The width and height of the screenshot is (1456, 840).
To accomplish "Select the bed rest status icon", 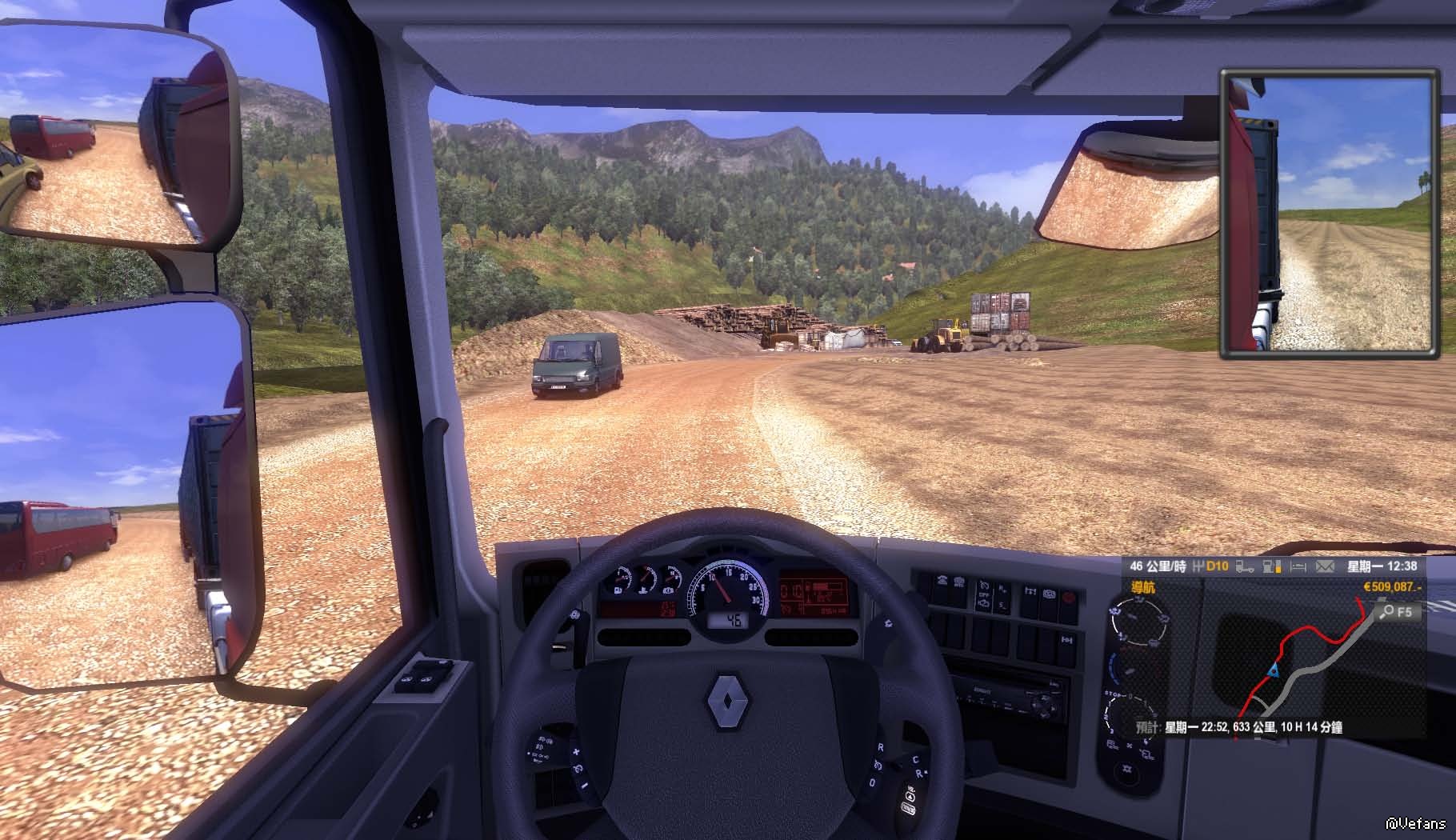I will [1298, 566].
